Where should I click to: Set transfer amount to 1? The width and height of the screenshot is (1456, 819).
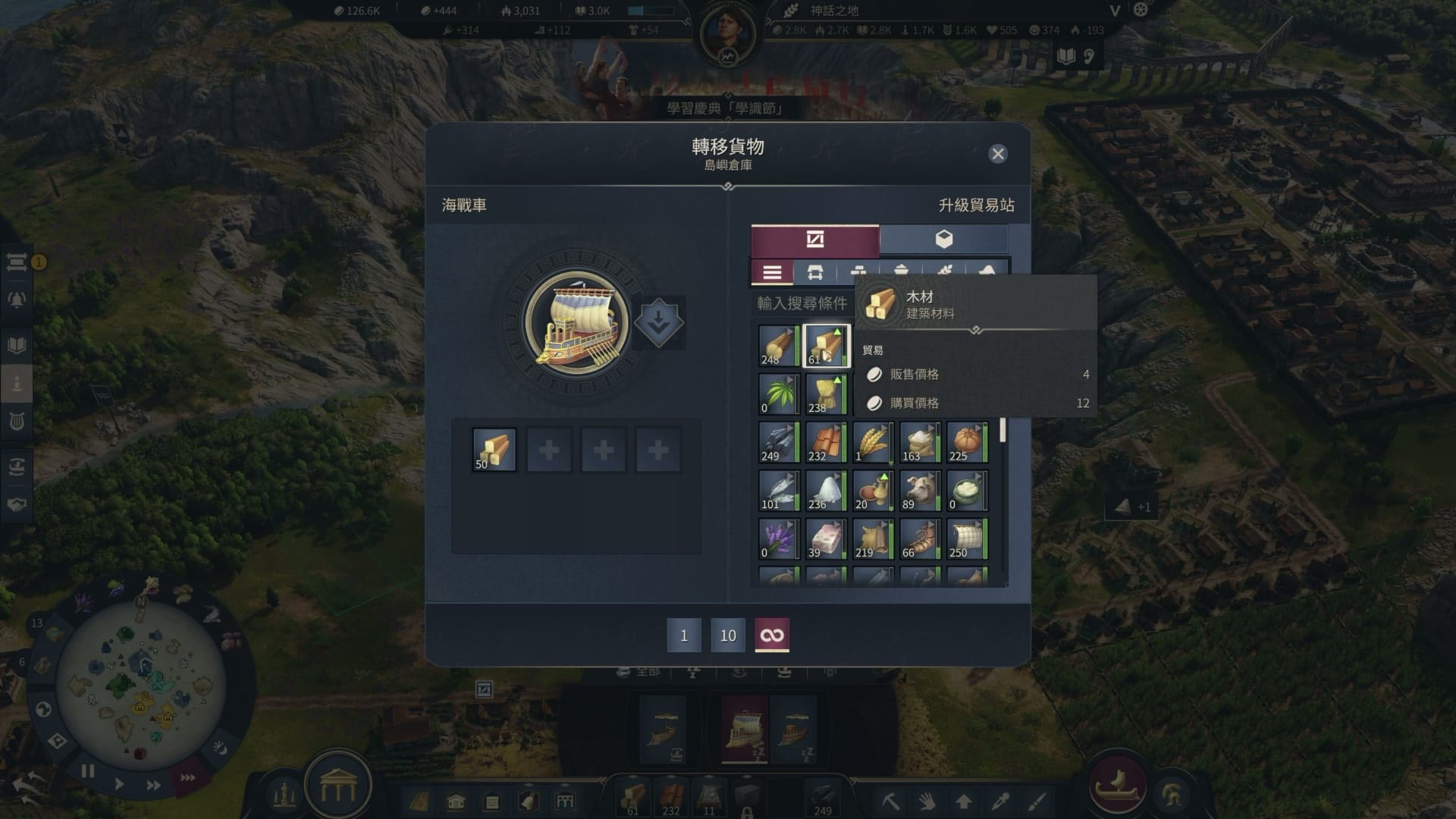coord(684,635)
